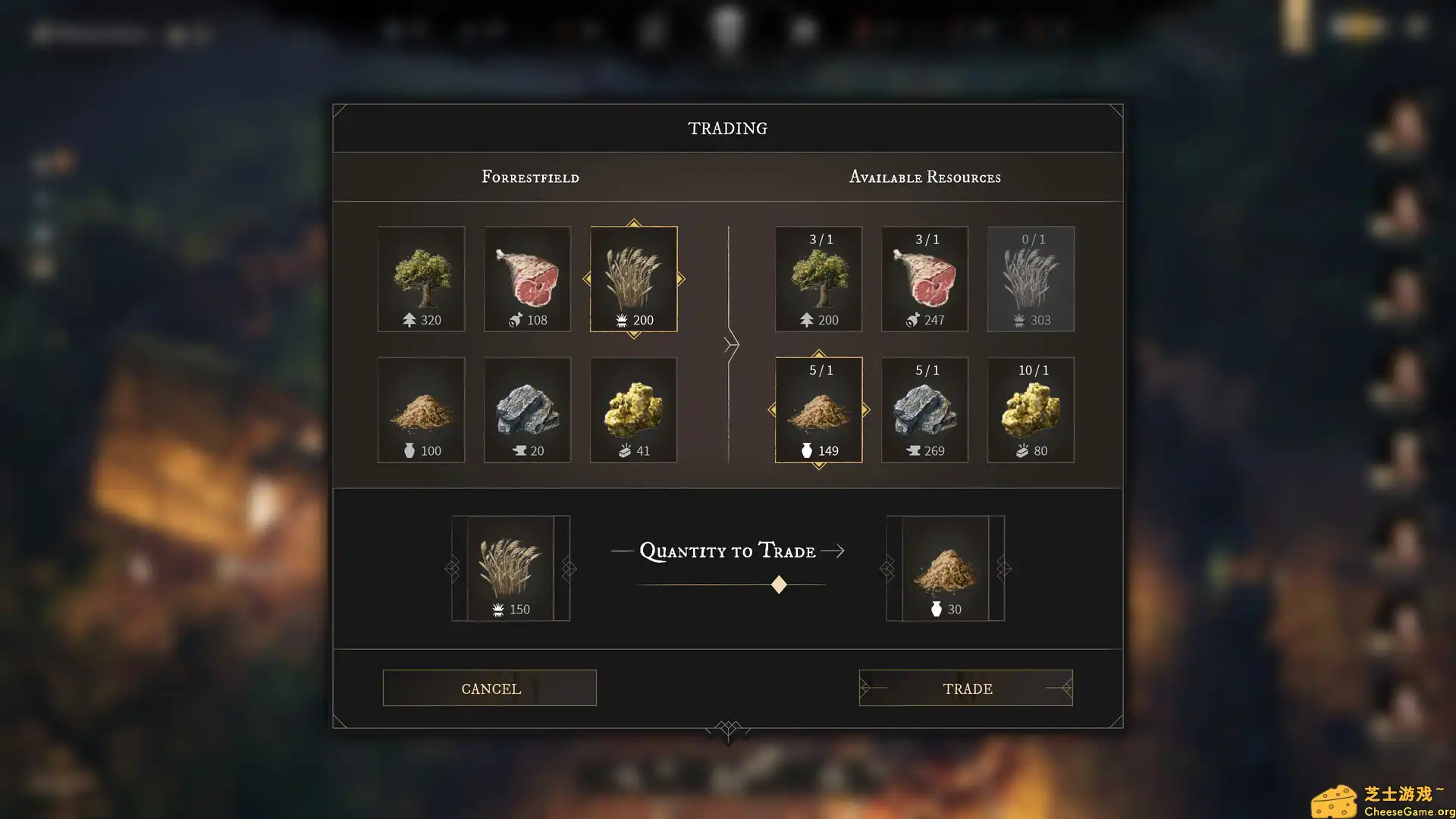Click the left chevron beside the grain quantity panel
The image size is (1456, 819).
tap(453, 567)
